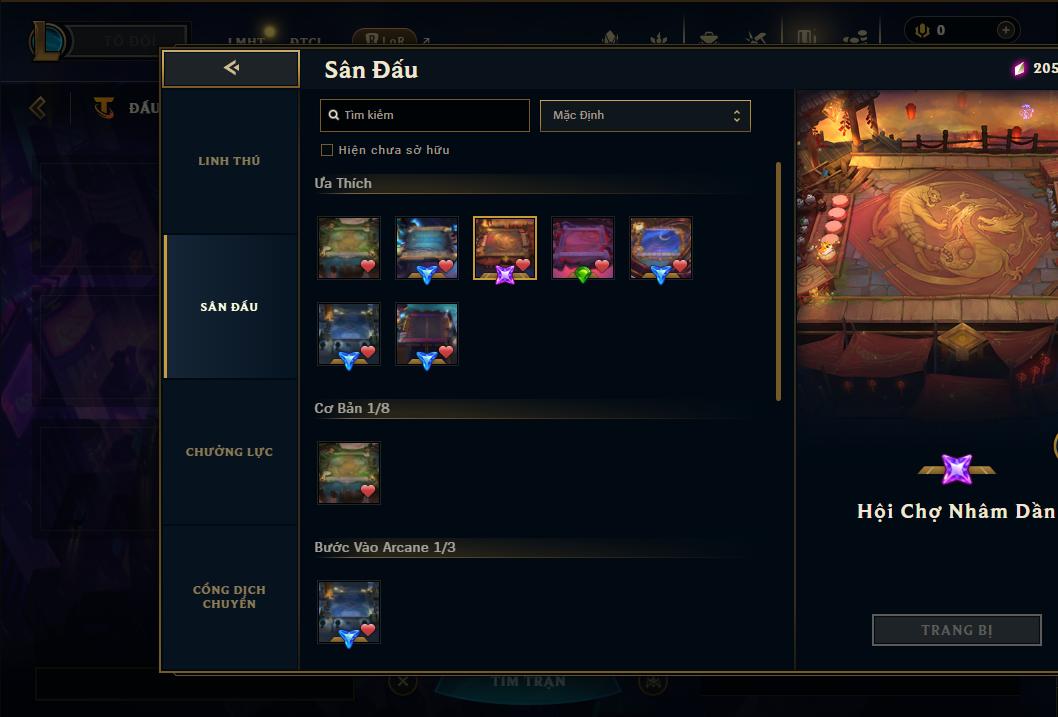Open the Chưởng Lực tab
1058x717 pixels.
click(229, 452)
